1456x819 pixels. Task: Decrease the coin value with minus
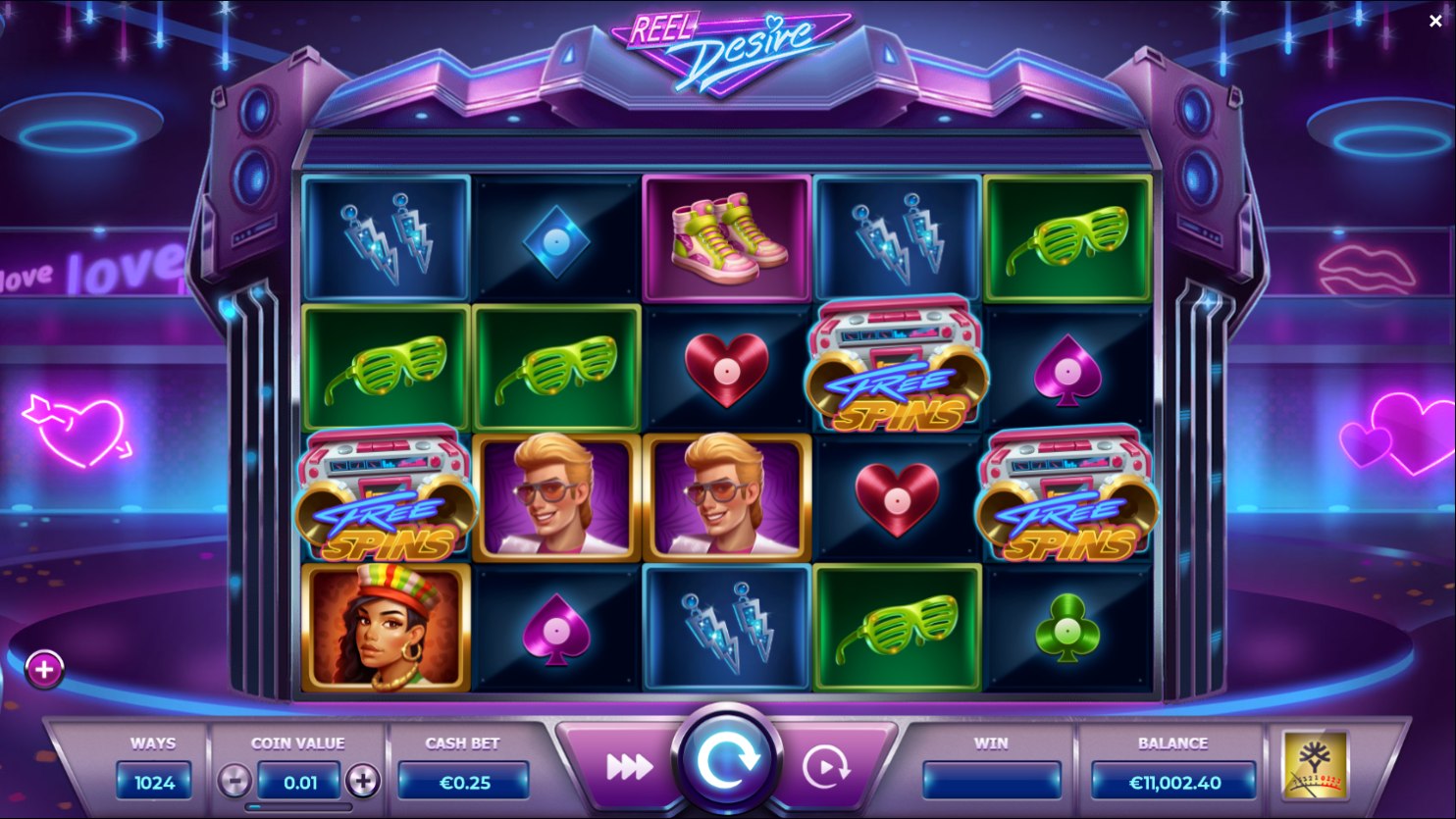(x=234, y=781)
